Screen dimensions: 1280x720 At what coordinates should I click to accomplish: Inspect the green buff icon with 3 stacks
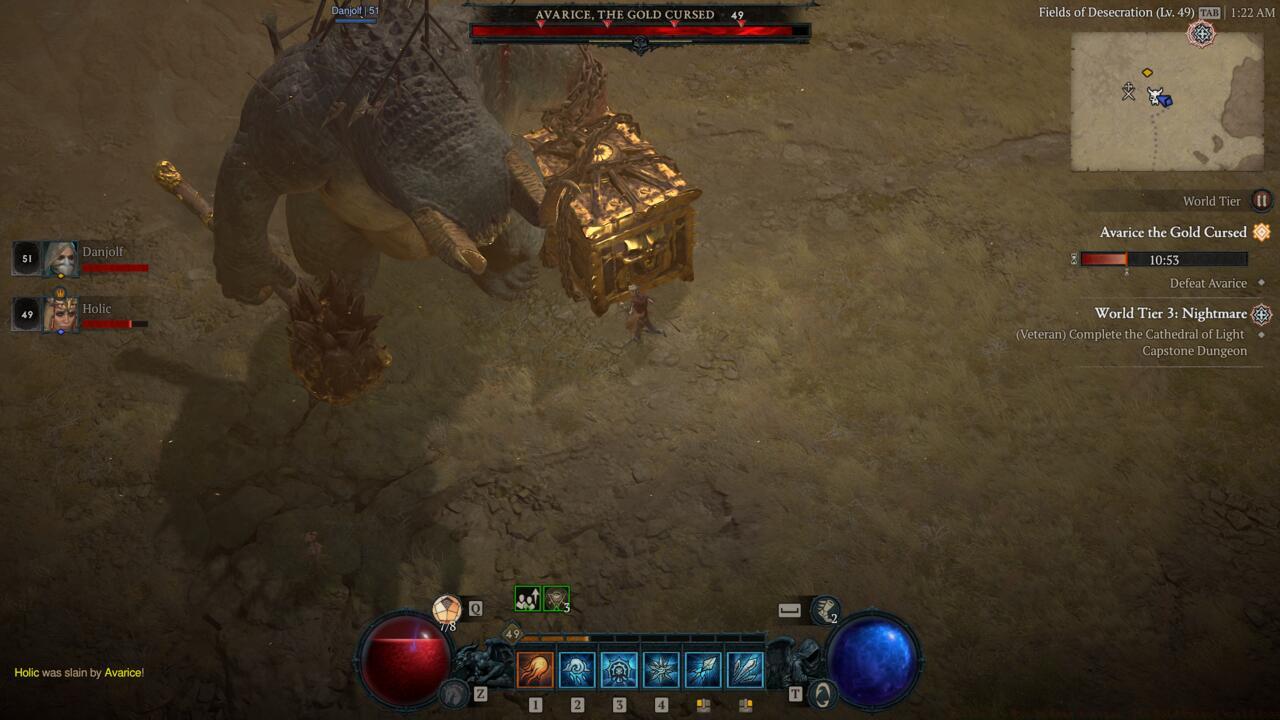(x=556, y=599)
